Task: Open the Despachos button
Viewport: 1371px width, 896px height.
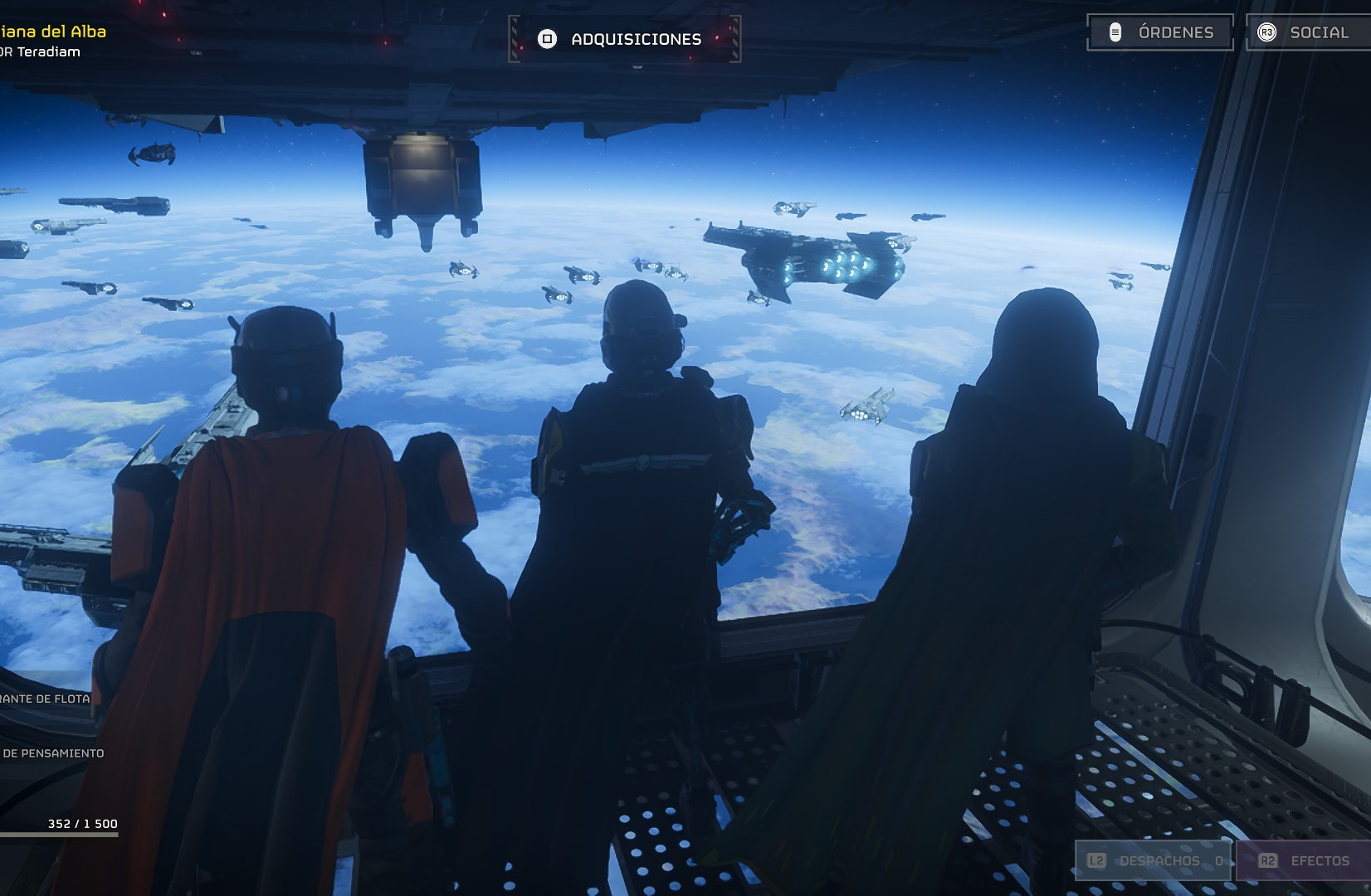Action: [x=1154, y=861]
